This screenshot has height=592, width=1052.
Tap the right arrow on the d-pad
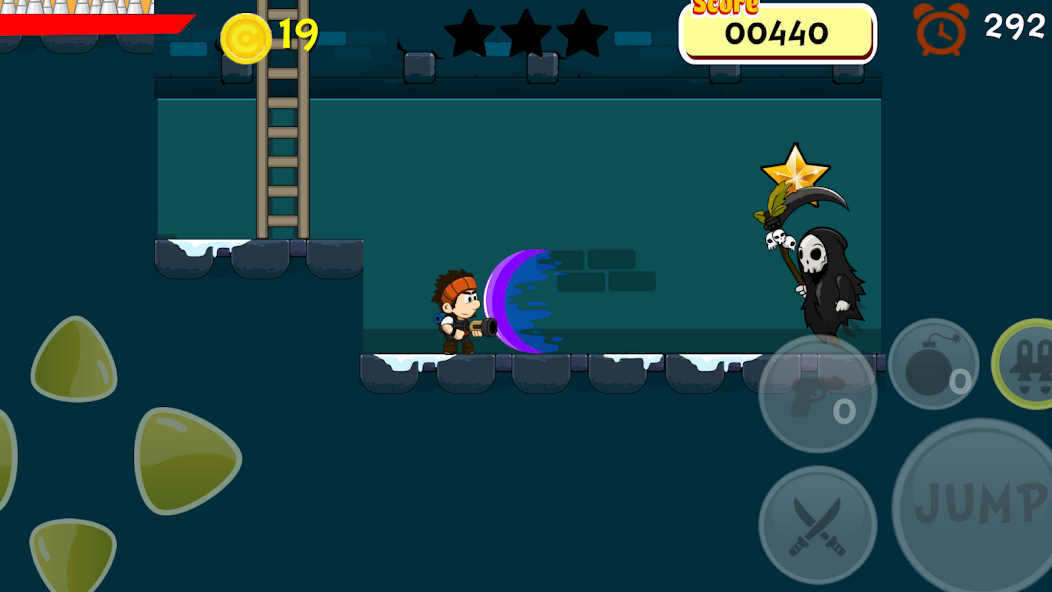(186, 460)
